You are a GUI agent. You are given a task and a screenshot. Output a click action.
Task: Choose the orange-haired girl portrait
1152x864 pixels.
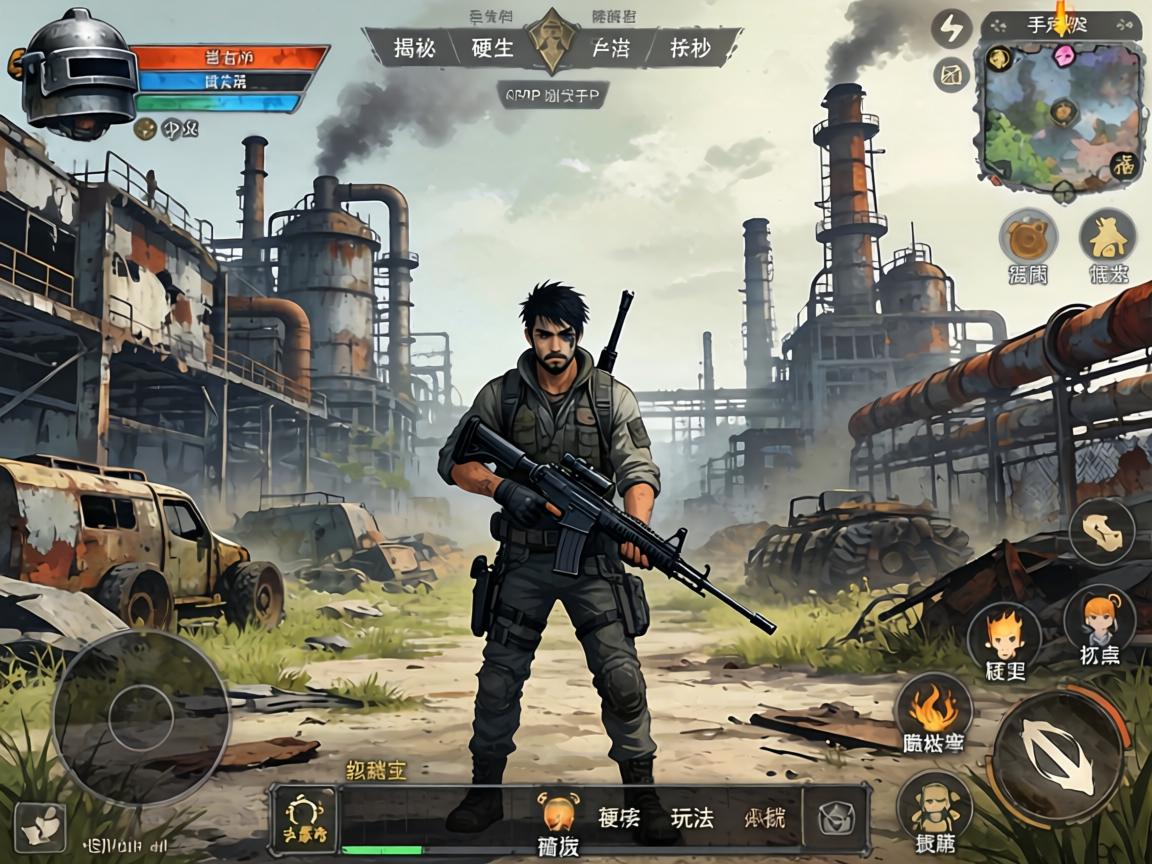1098,618
